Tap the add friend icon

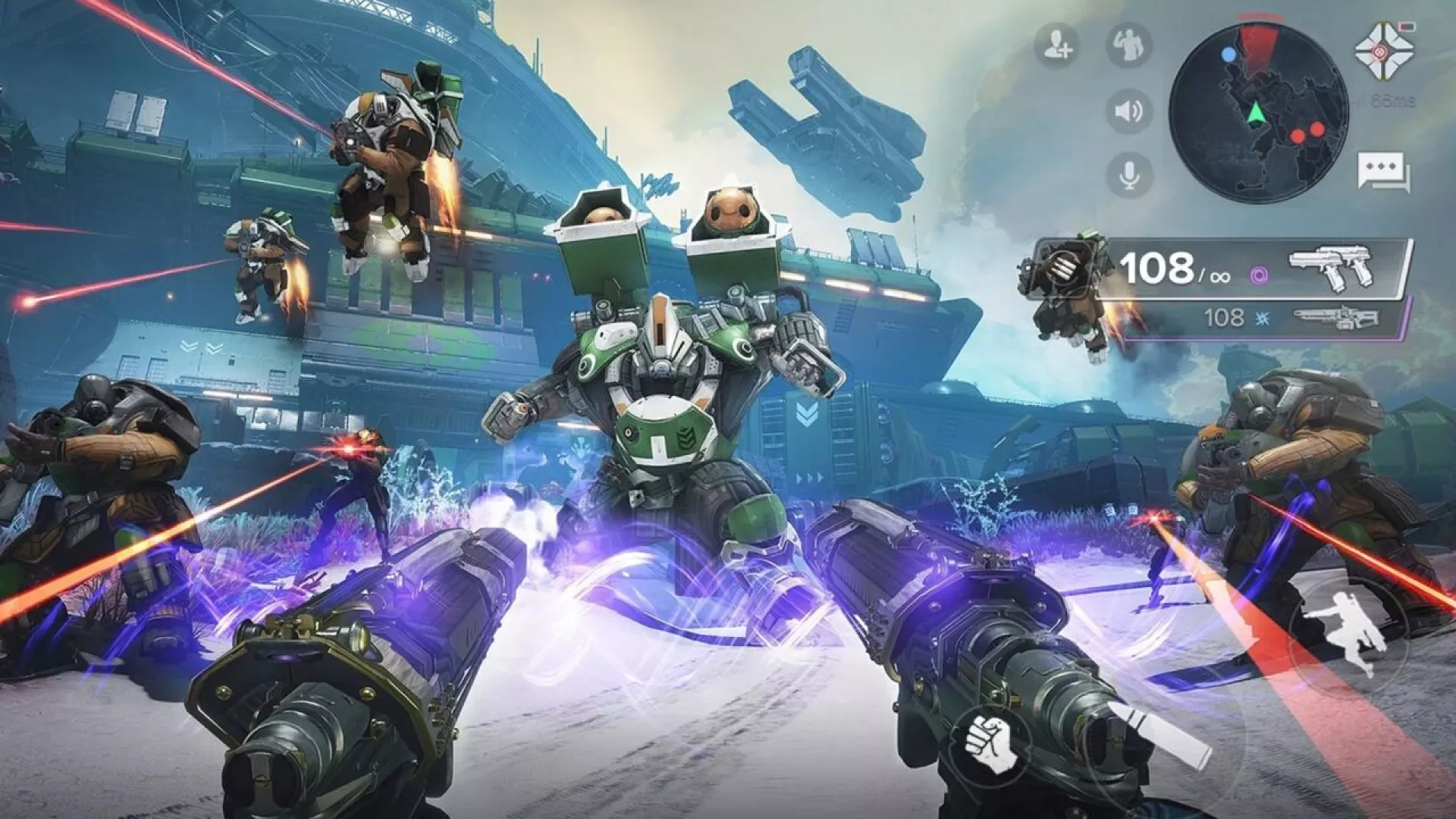coord(1057,45)
